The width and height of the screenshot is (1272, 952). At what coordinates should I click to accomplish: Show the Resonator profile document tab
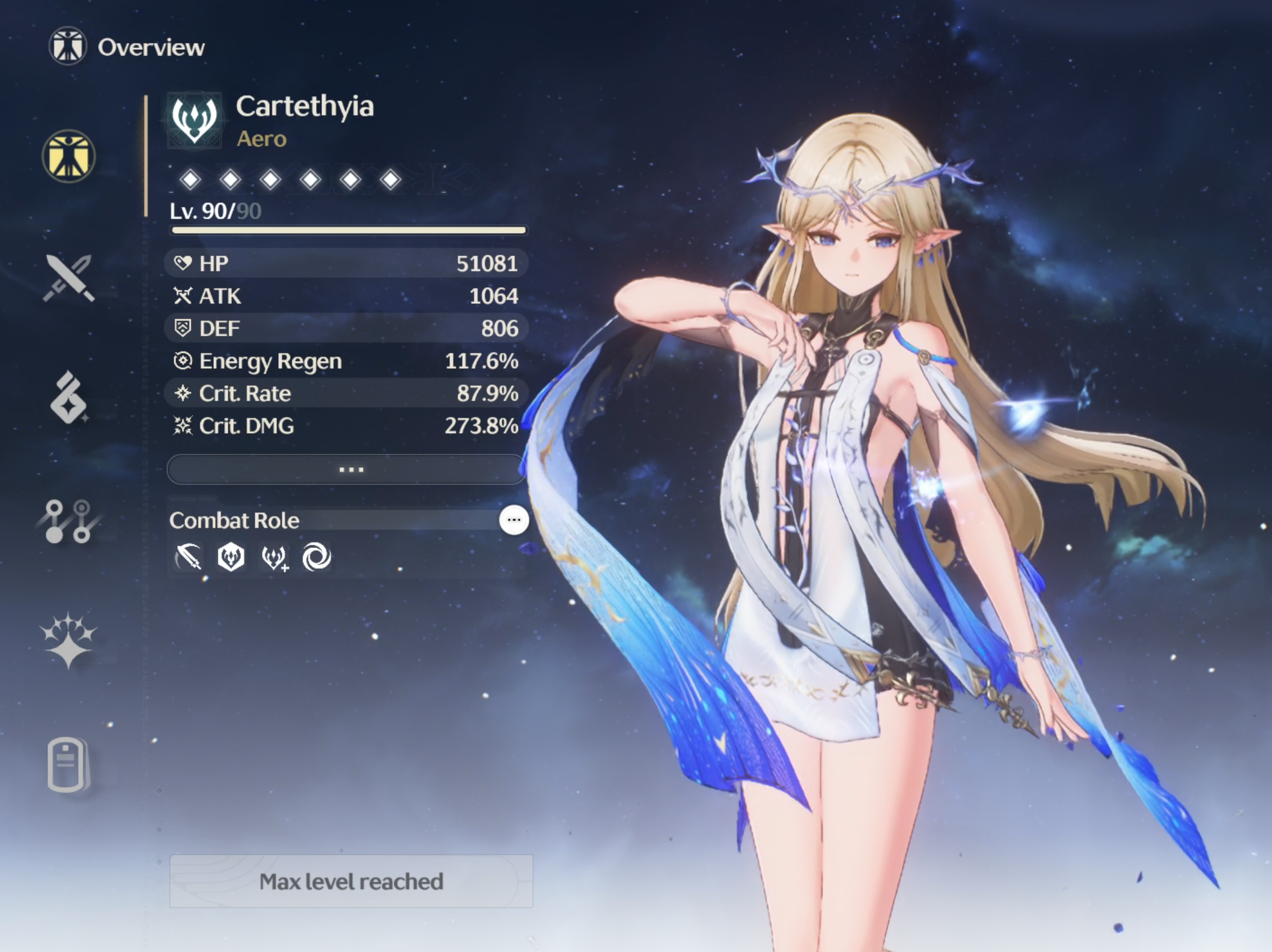click(67, 764)
